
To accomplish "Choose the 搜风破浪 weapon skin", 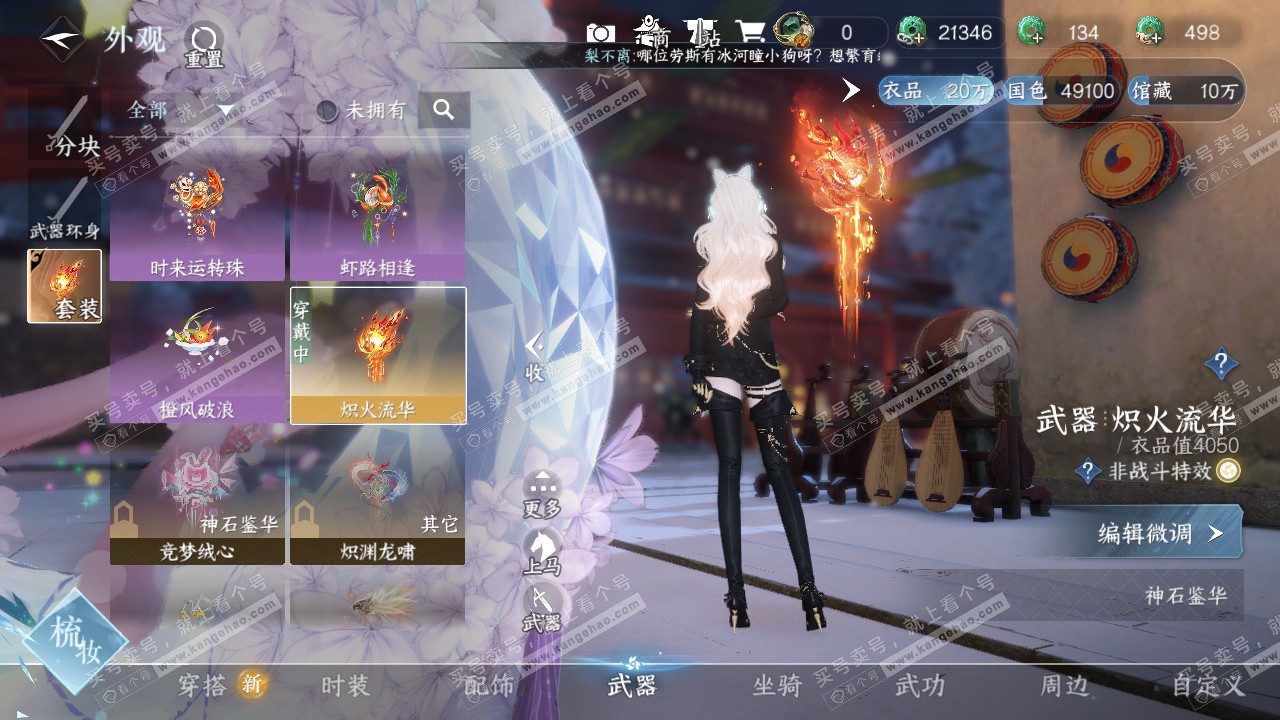I will coord(197,365).
